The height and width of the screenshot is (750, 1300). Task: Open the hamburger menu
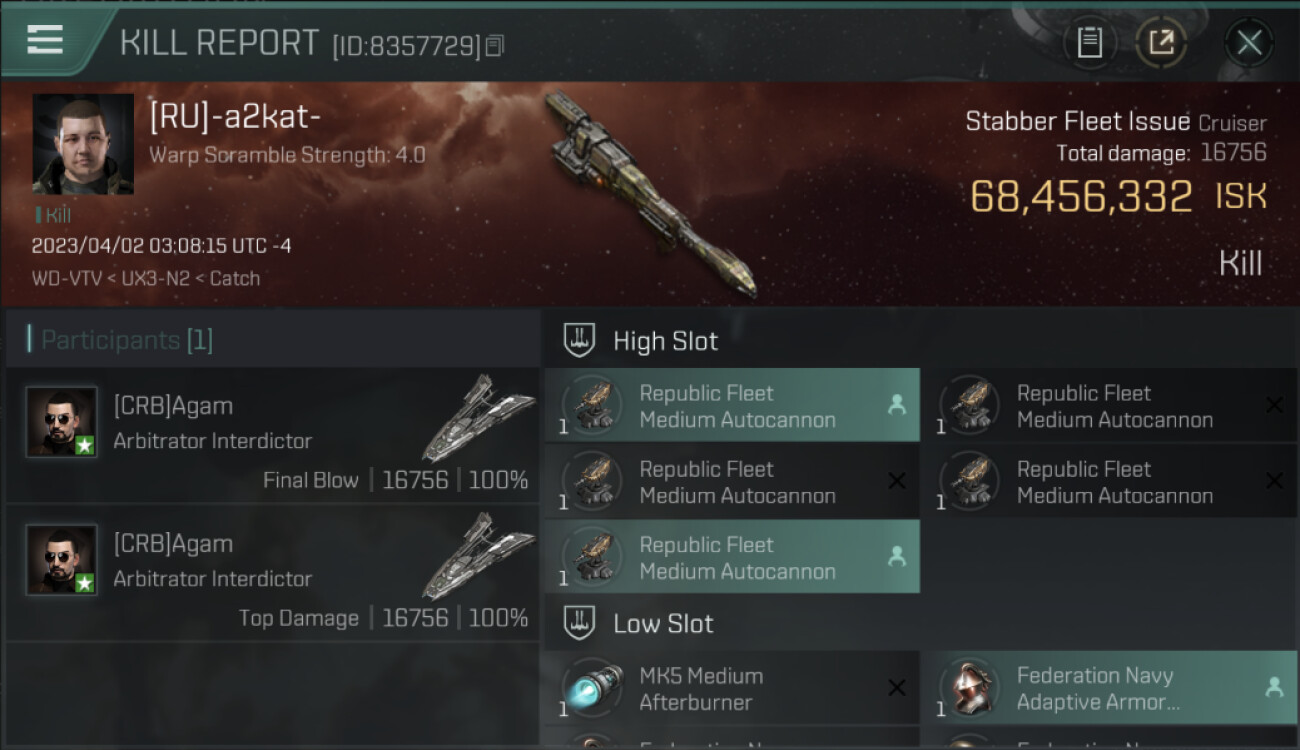(45, 40)
